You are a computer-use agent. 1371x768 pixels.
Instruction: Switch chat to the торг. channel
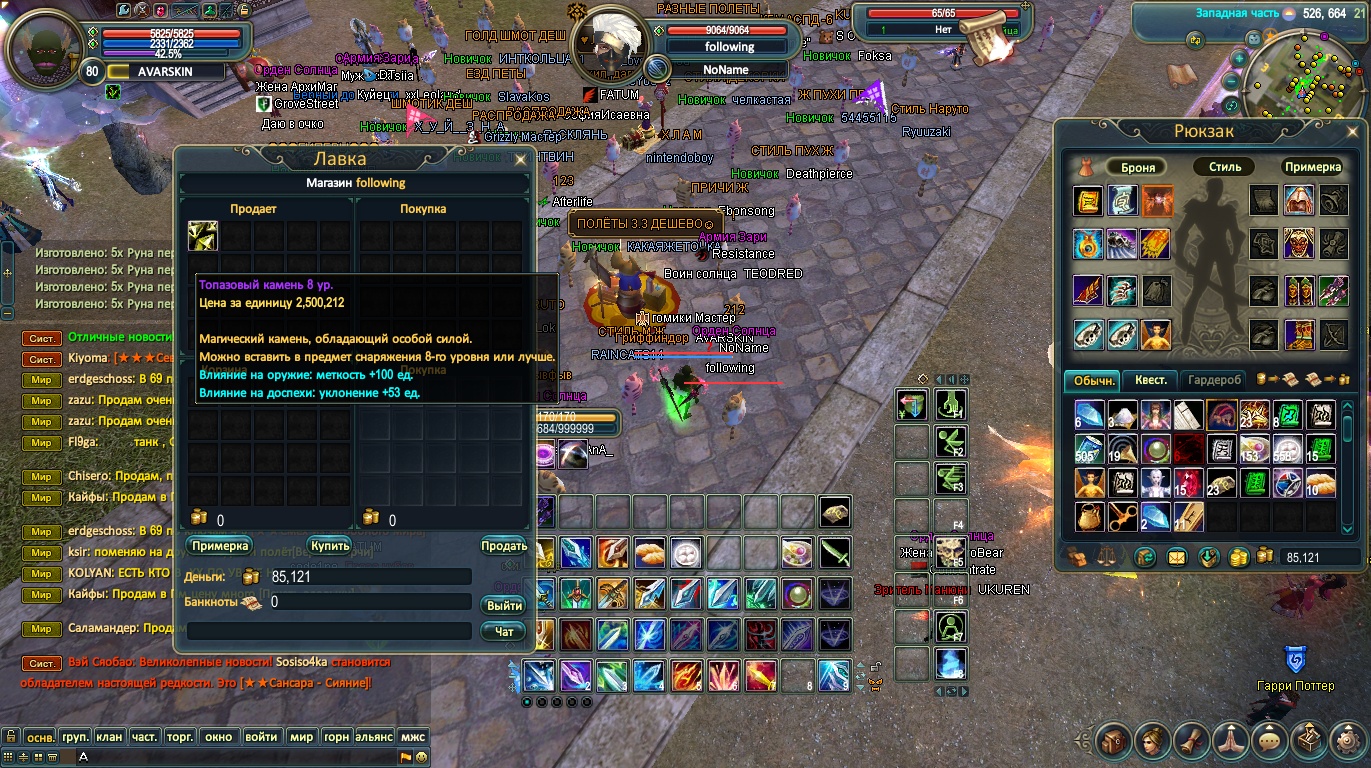(x=179, y=737)
